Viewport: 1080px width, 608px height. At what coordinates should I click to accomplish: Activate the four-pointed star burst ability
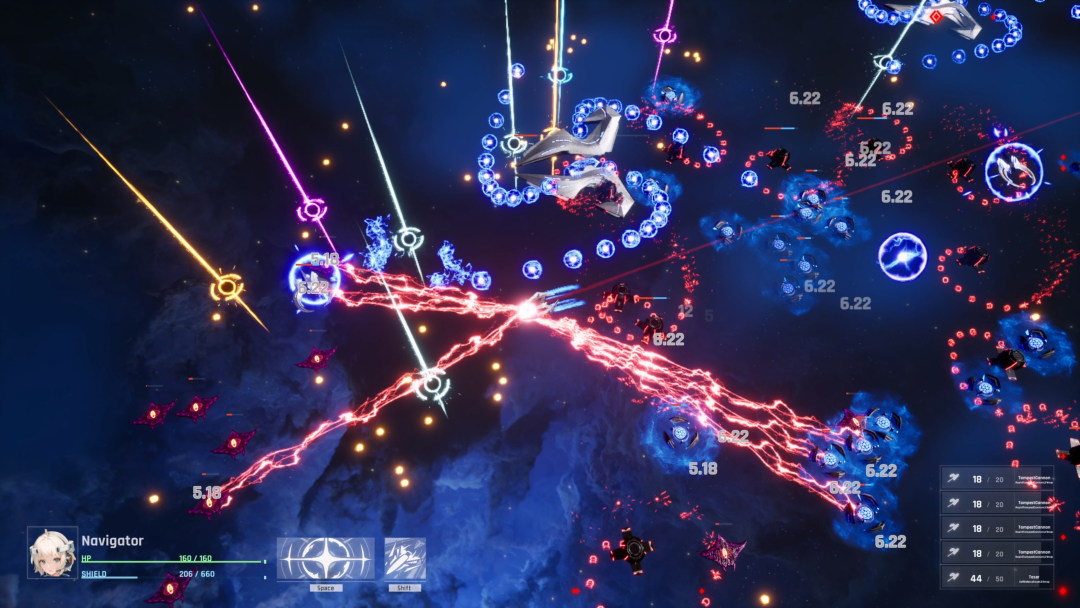325,559
